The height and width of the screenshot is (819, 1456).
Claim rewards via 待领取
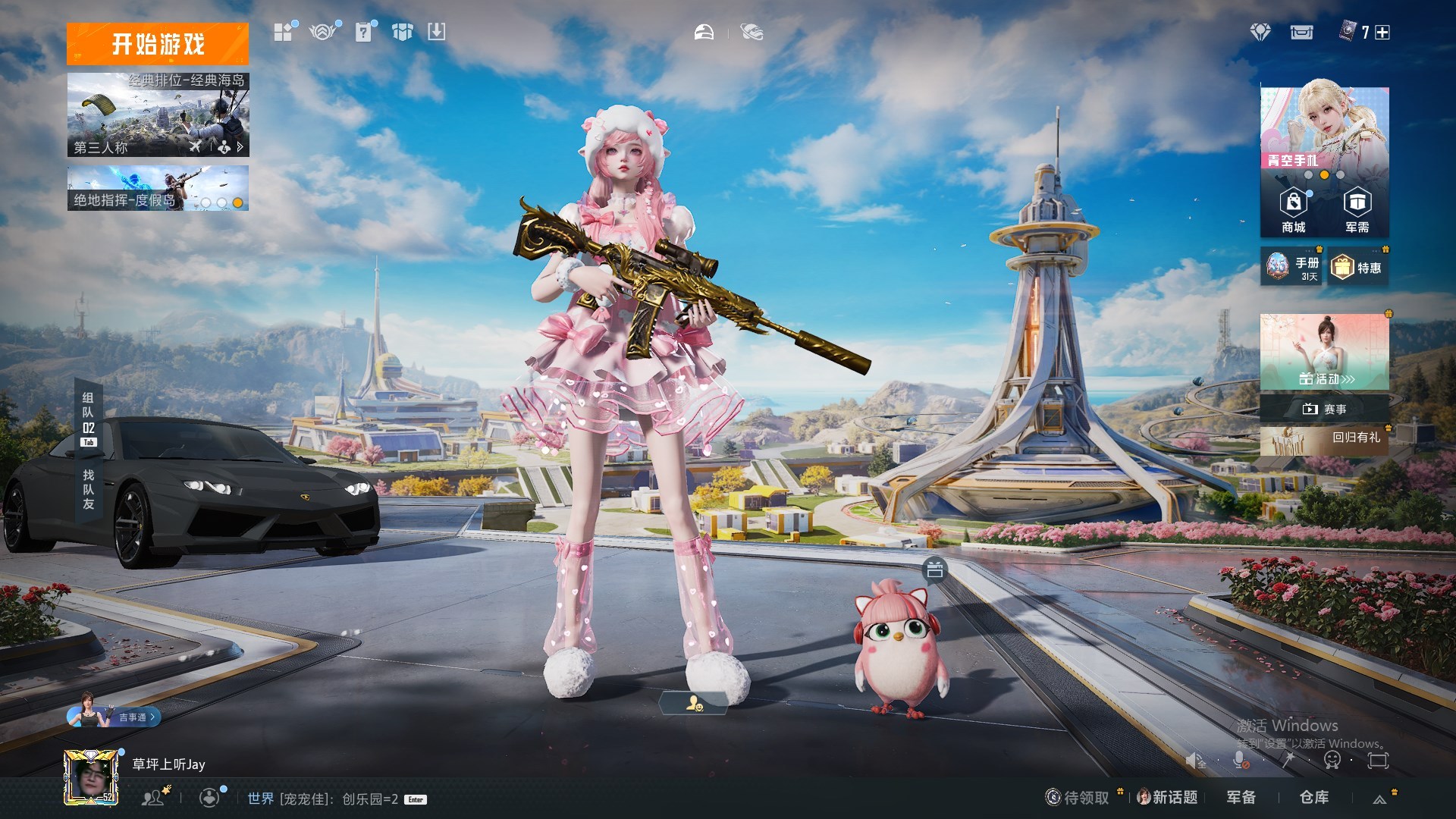tap(1078, 797)
